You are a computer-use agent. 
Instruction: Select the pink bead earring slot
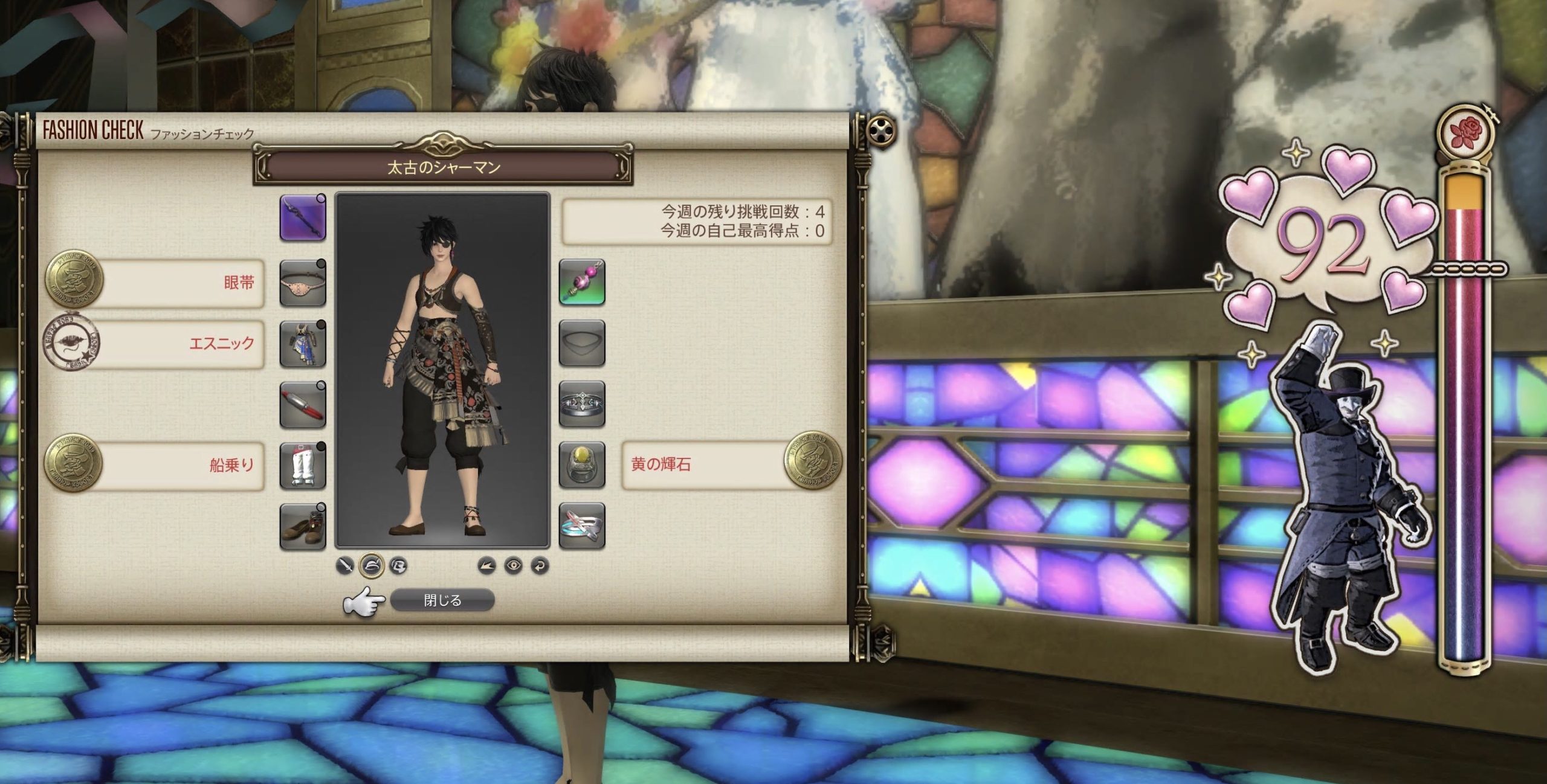click(581, 283)
